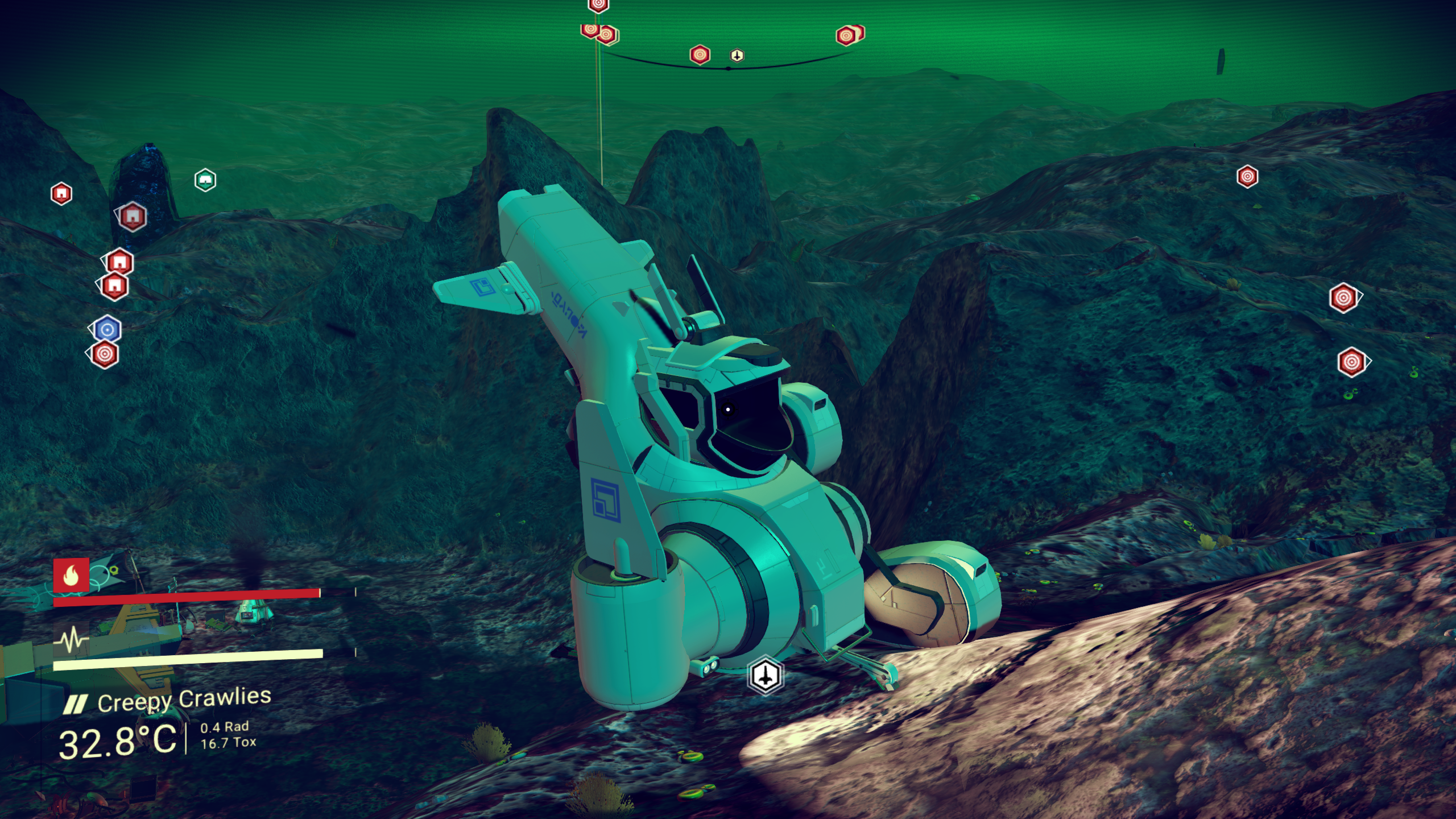1456x819 pixels.
Task: Click the blue hexagon target marker
Action: click(107, 329)
